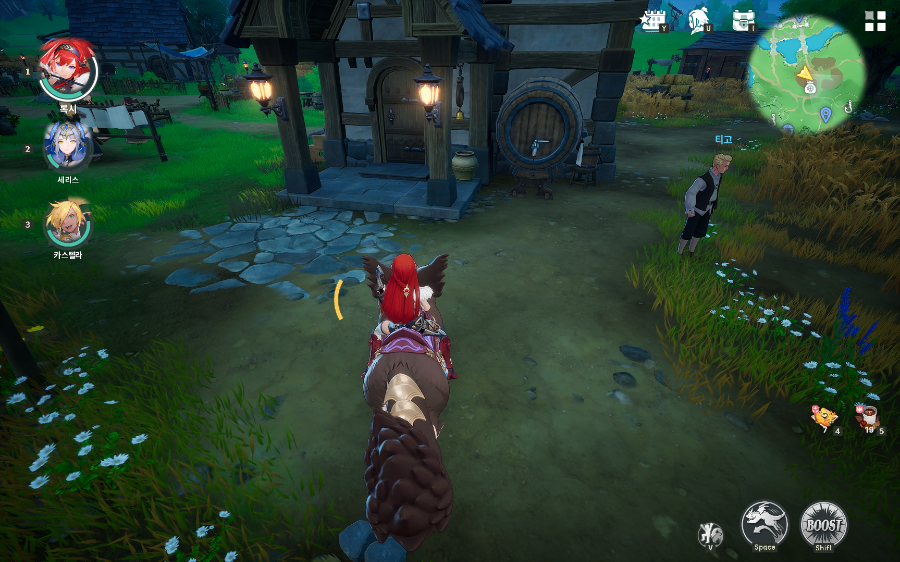Click the dismount icon
Image resolution: width=900 pixels, height=562 pixels.
[x=710, y=534]
